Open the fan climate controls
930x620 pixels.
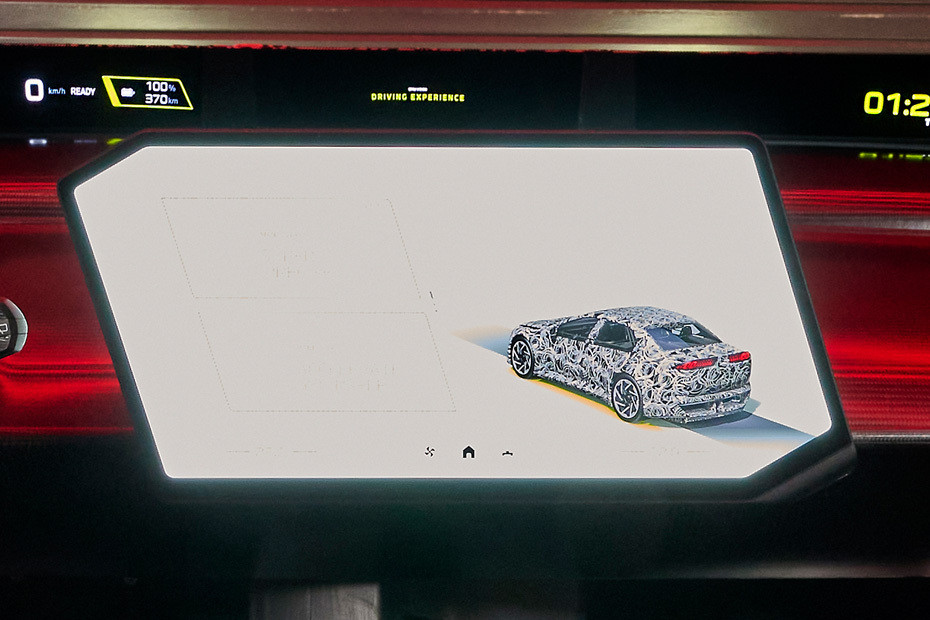pyautogui.click(x=430, y=452)
